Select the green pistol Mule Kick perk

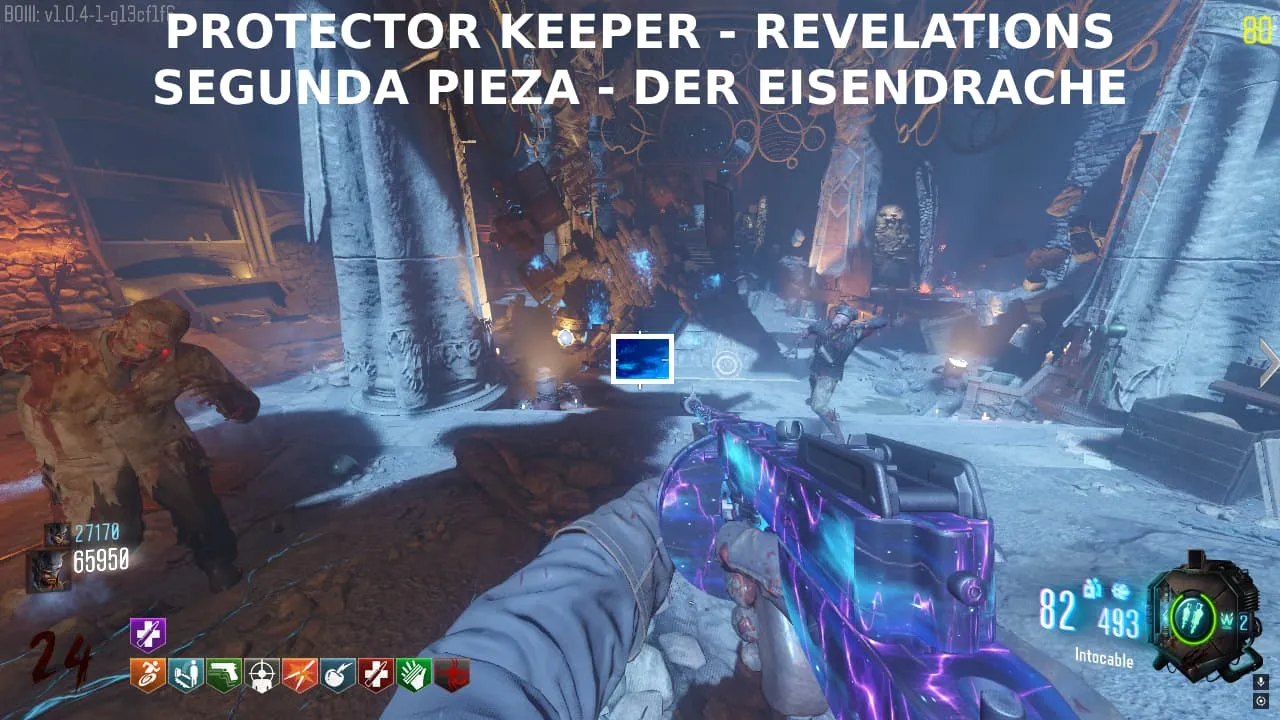coord(224,675)
